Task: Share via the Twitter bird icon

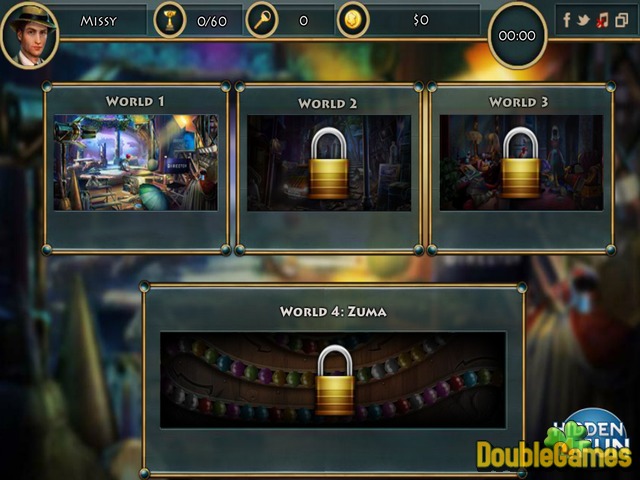Action: pos(583,19)
